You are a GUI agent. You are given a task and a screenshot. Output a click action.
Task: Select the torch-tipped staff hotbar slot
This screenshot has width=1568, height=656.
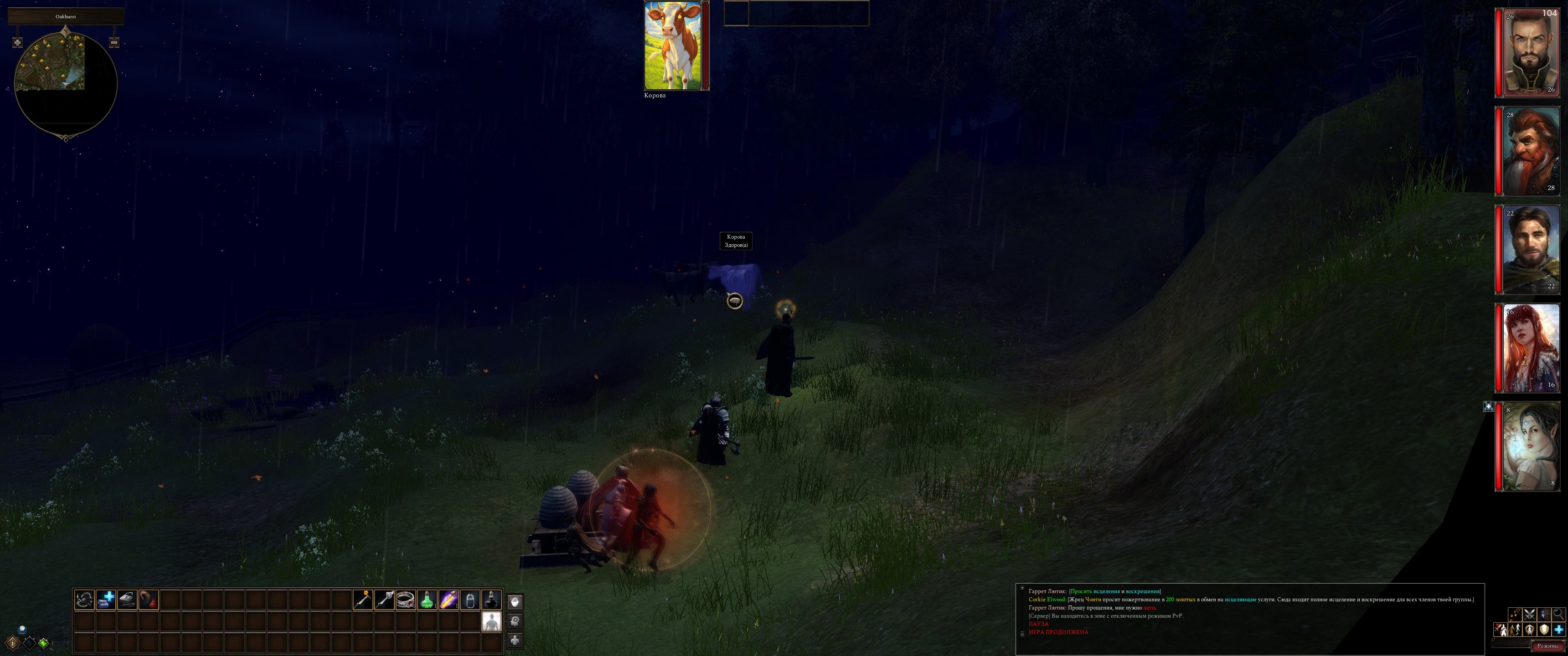tap(363, 600)
